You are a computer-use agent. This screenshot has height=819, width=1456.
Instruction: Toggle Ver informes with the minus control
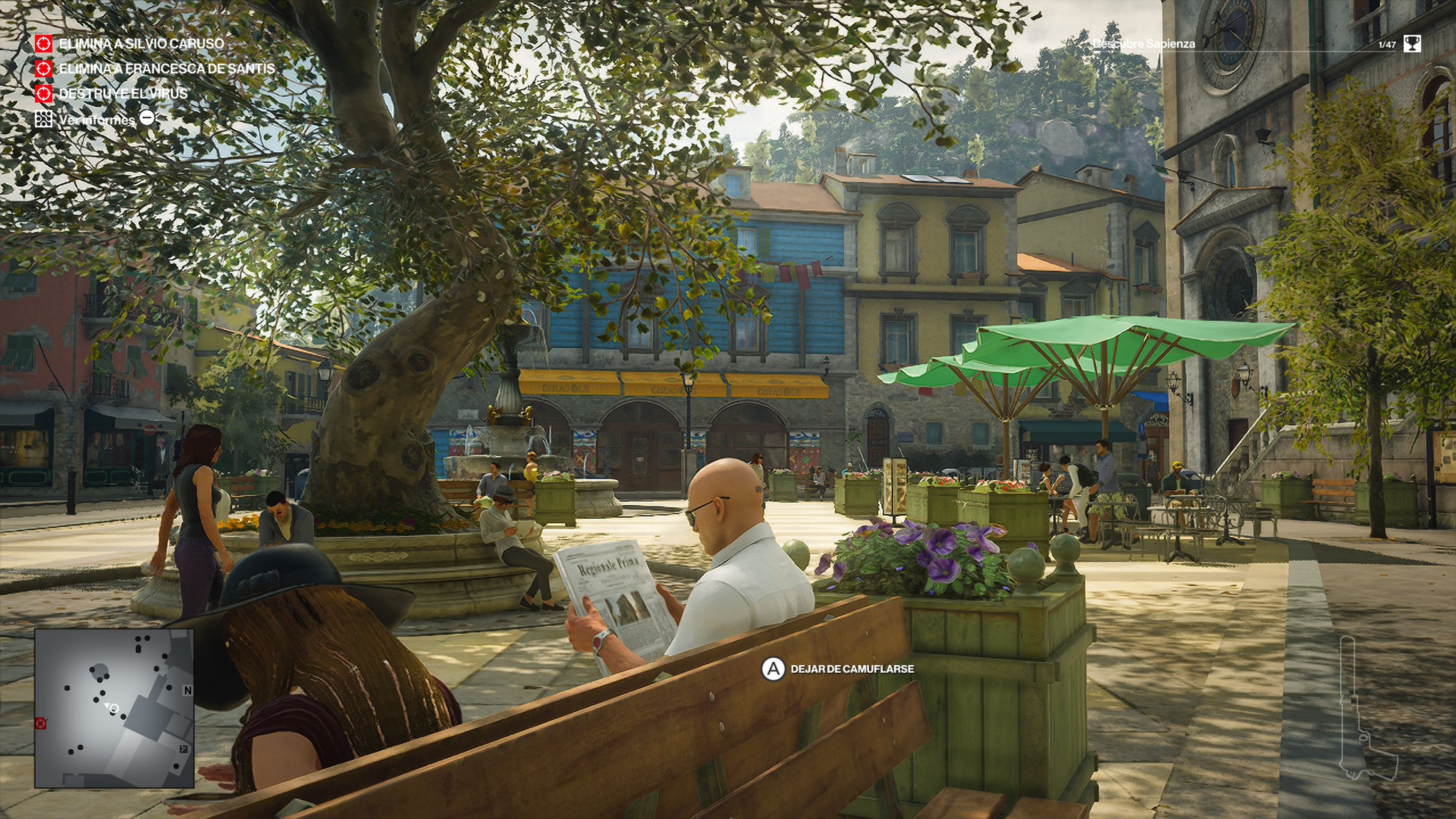click(x=147, y=118)
